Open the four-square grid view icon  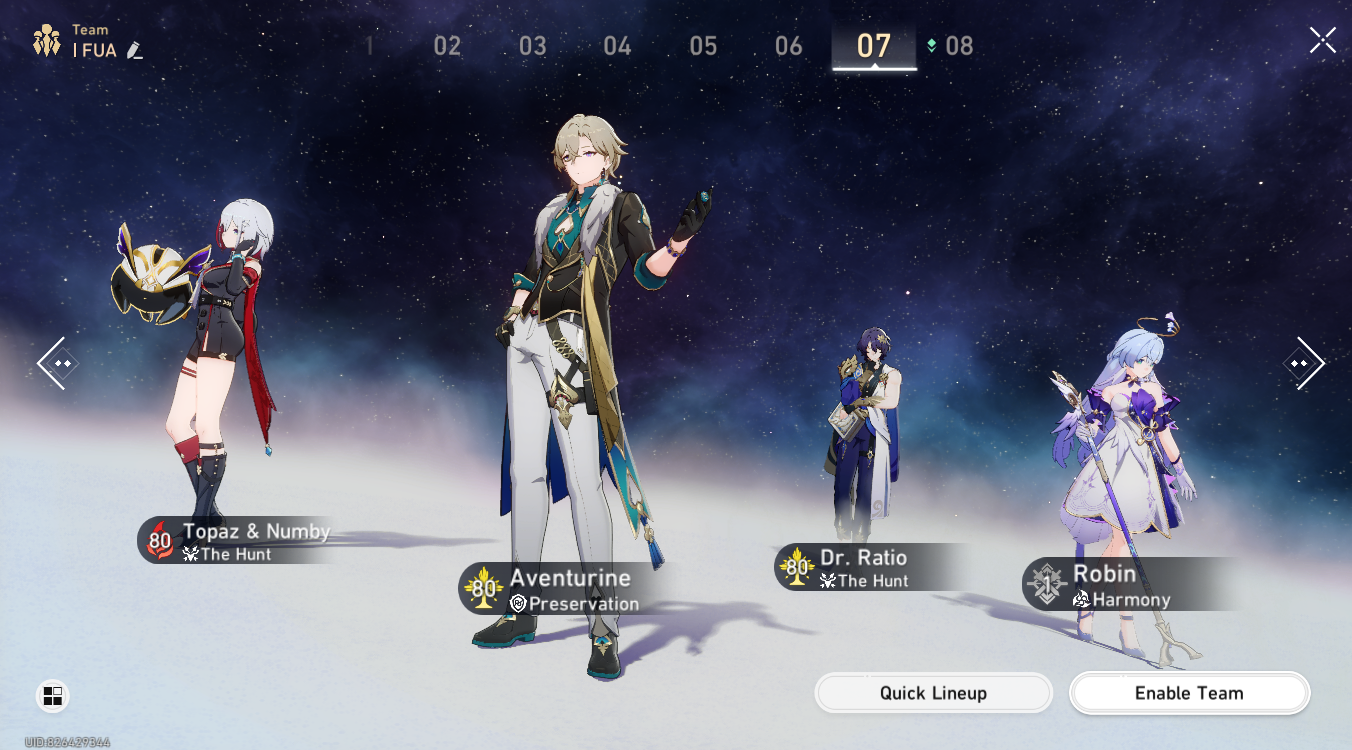(53, 696)
